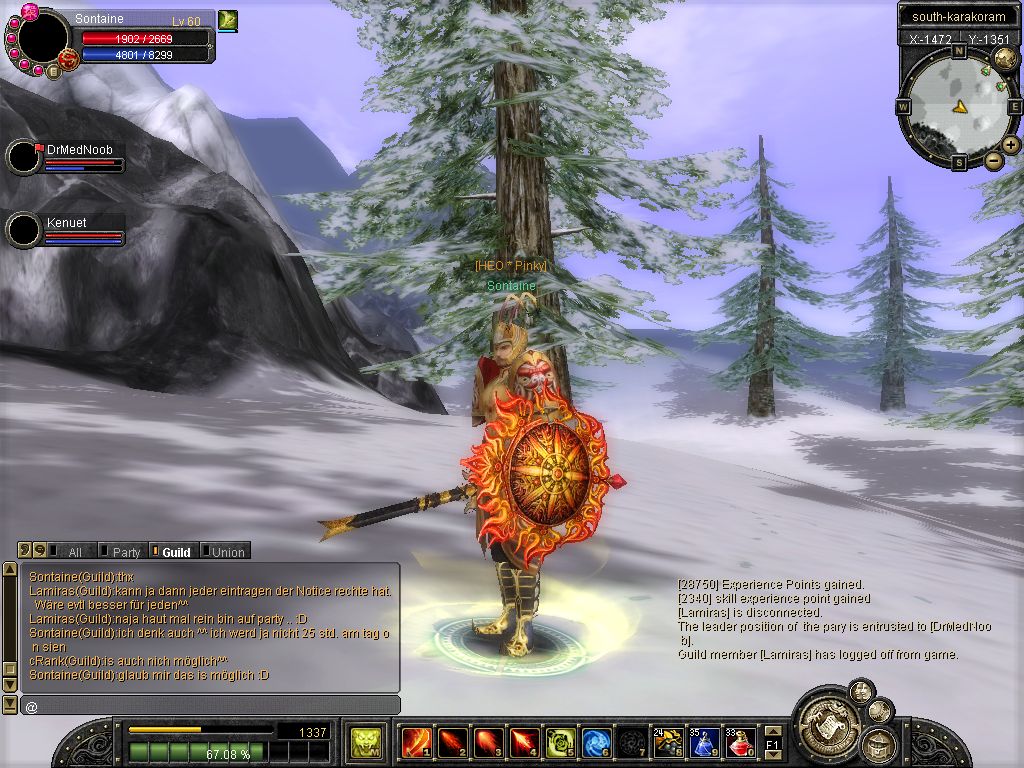This screenshot has width=1024, height=768.
Task: Drink the blue mana potion in slot 9
Action: (704, 743)
